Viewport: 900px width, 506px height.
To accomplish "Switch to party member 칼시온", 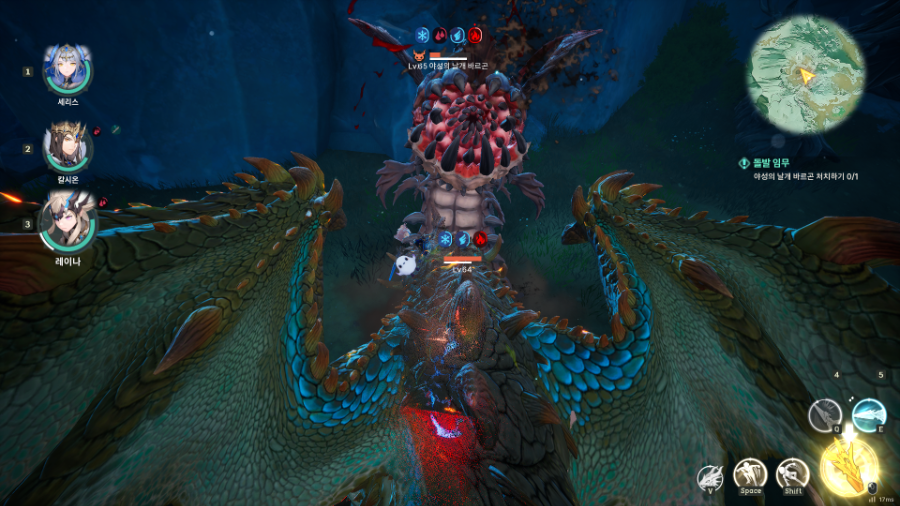I will (x=68, y=148).
